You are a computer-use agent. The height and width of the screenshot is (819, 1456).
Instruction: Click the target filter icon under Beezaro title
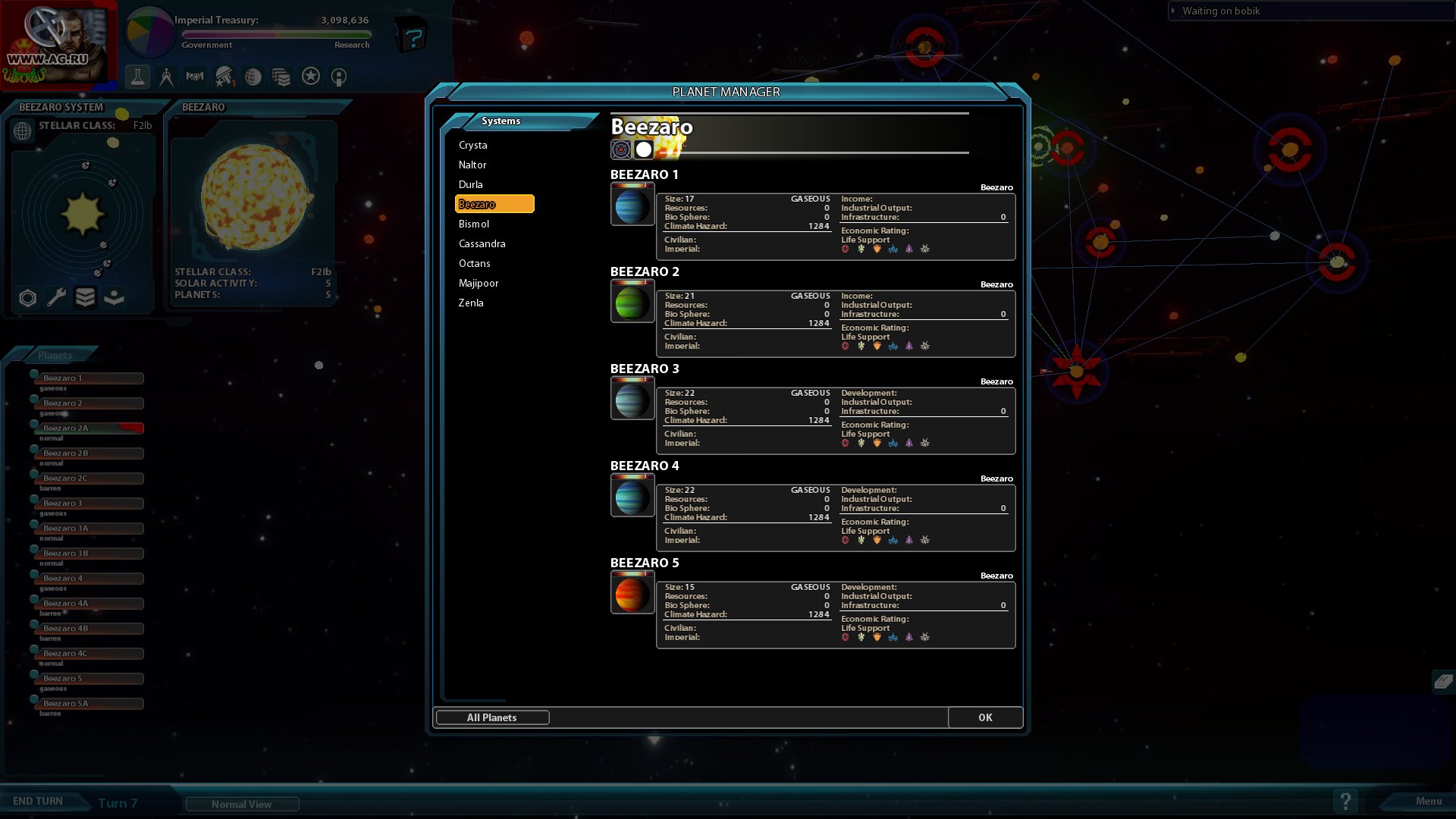tap(620, 149)
